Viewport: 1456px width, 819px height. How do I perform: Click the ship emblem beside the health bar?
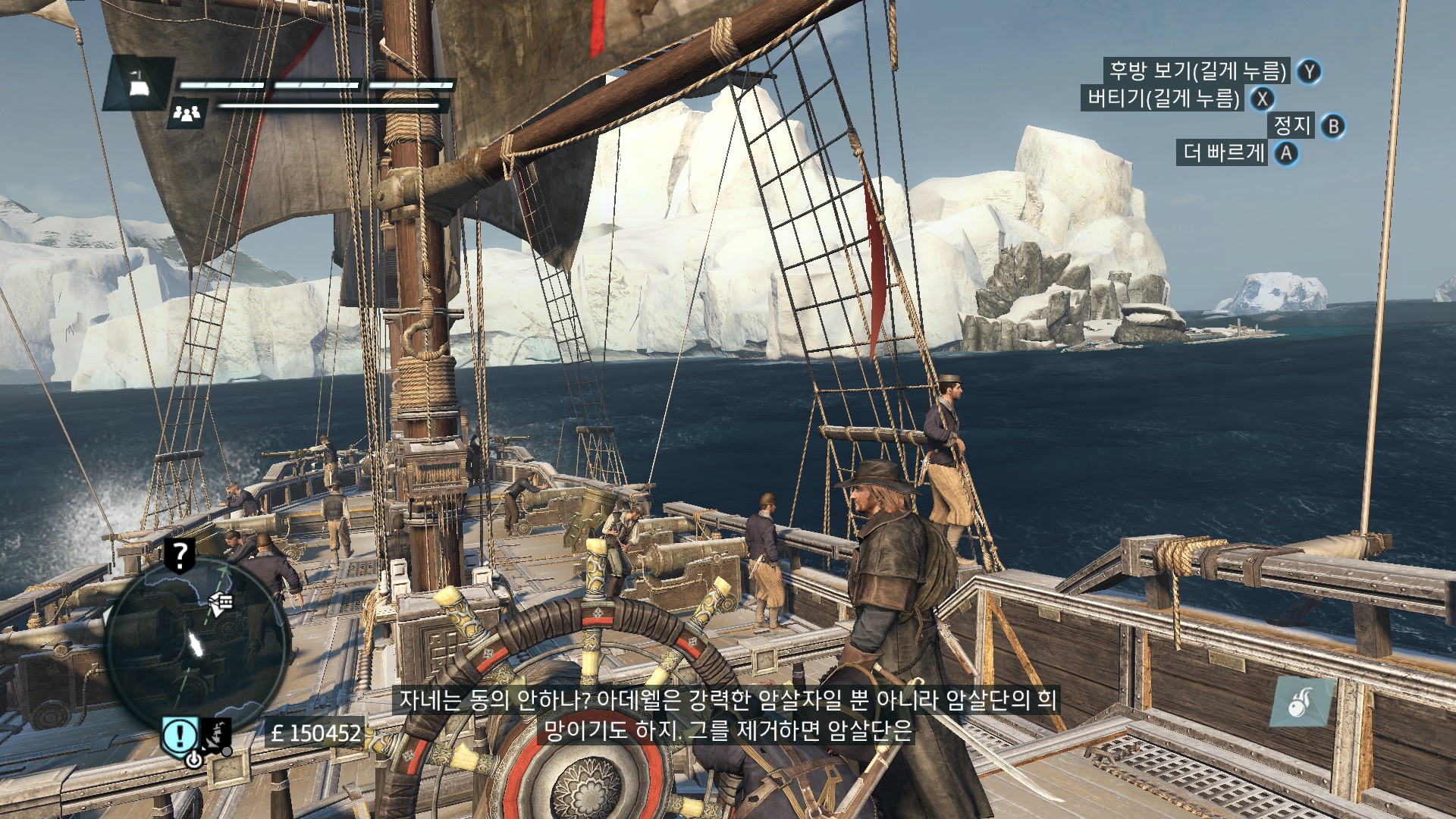139,83
